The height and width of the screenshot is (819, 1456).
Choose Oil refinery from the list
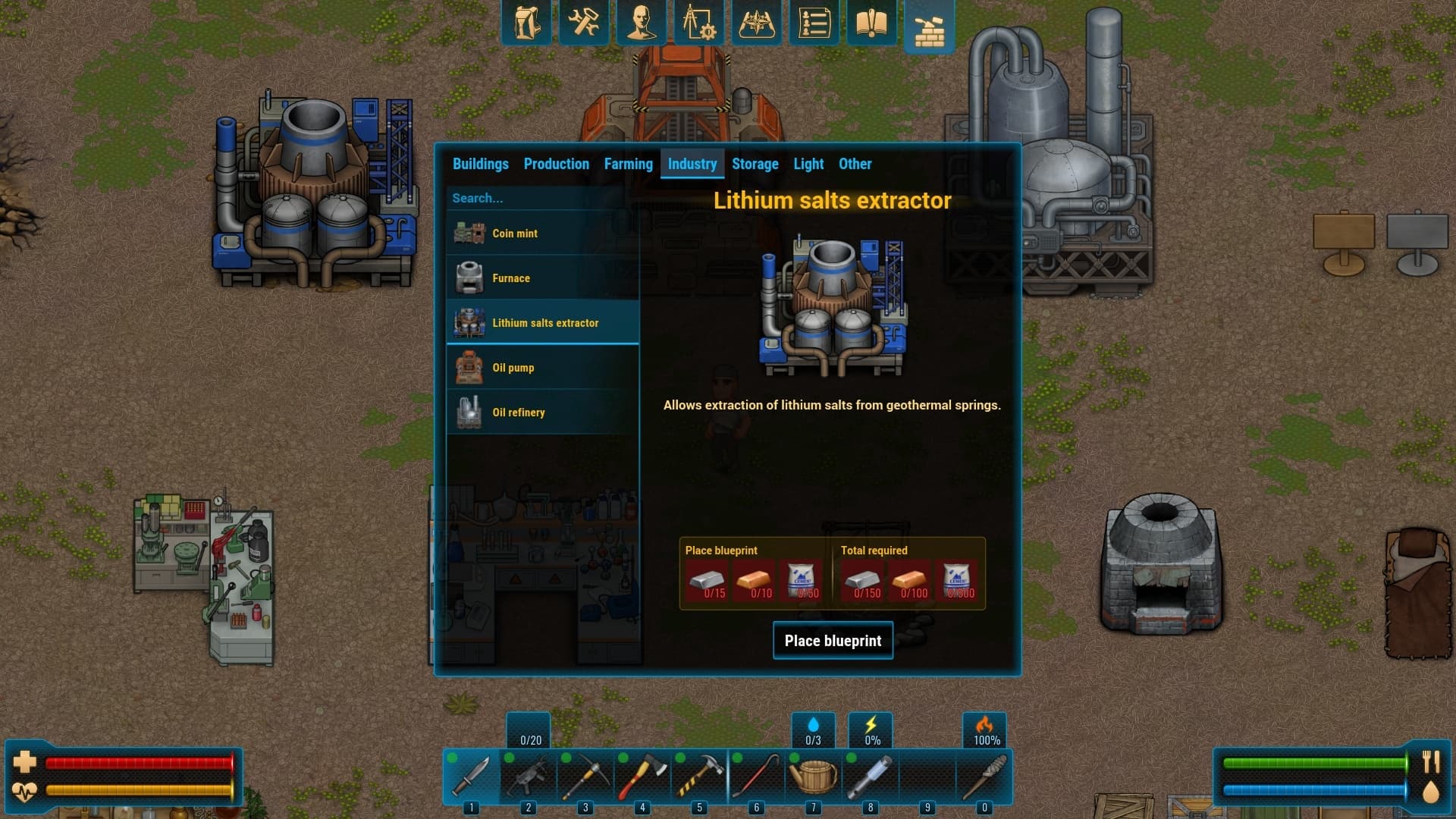tap(543, 413)
